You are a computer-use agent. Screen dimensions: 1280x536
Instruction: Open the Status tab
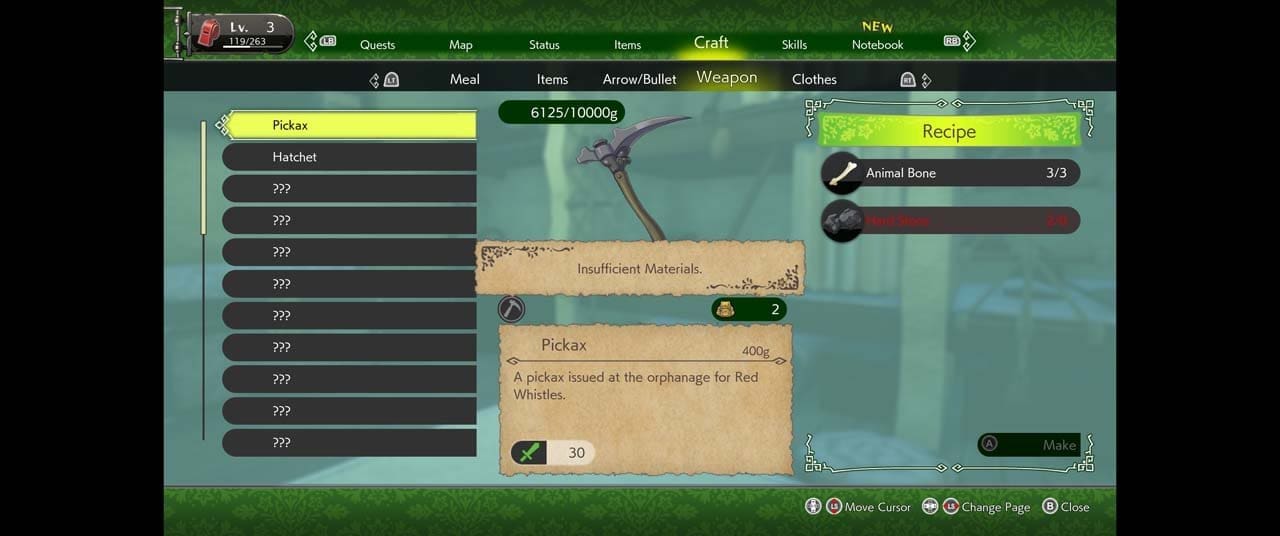544,44
